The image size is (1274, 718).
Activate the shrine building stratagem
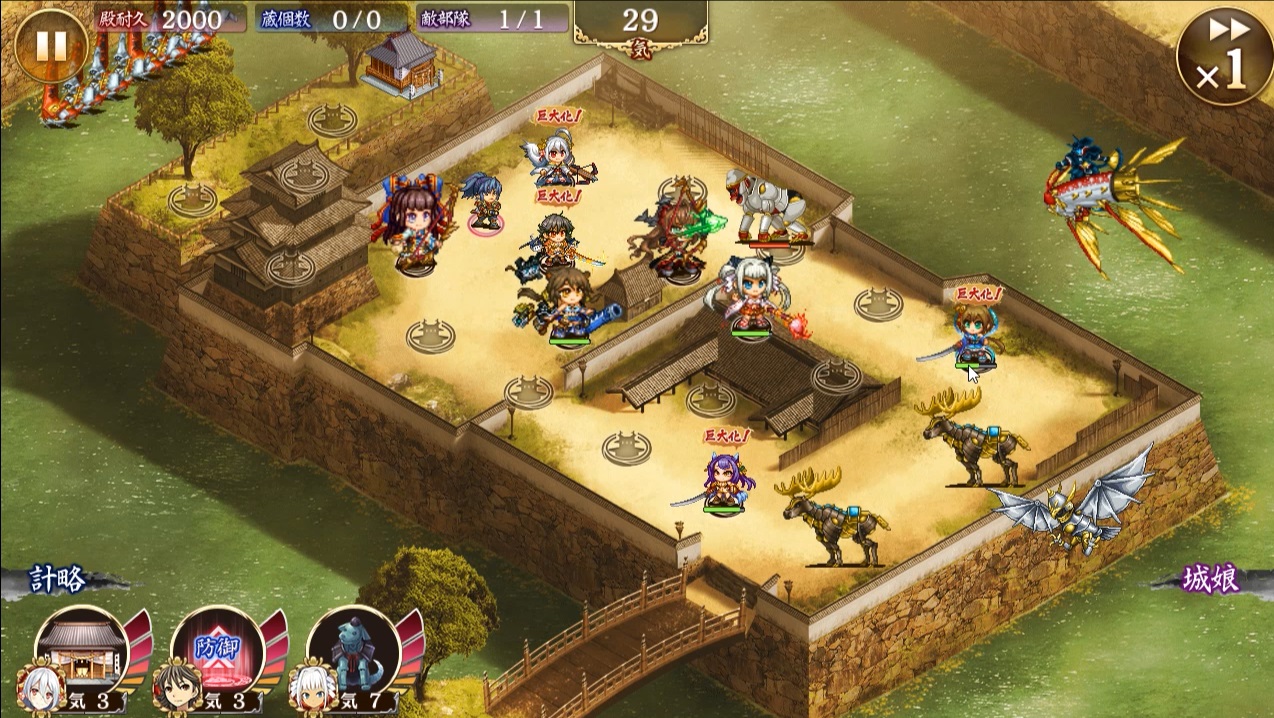click(82, 651)
